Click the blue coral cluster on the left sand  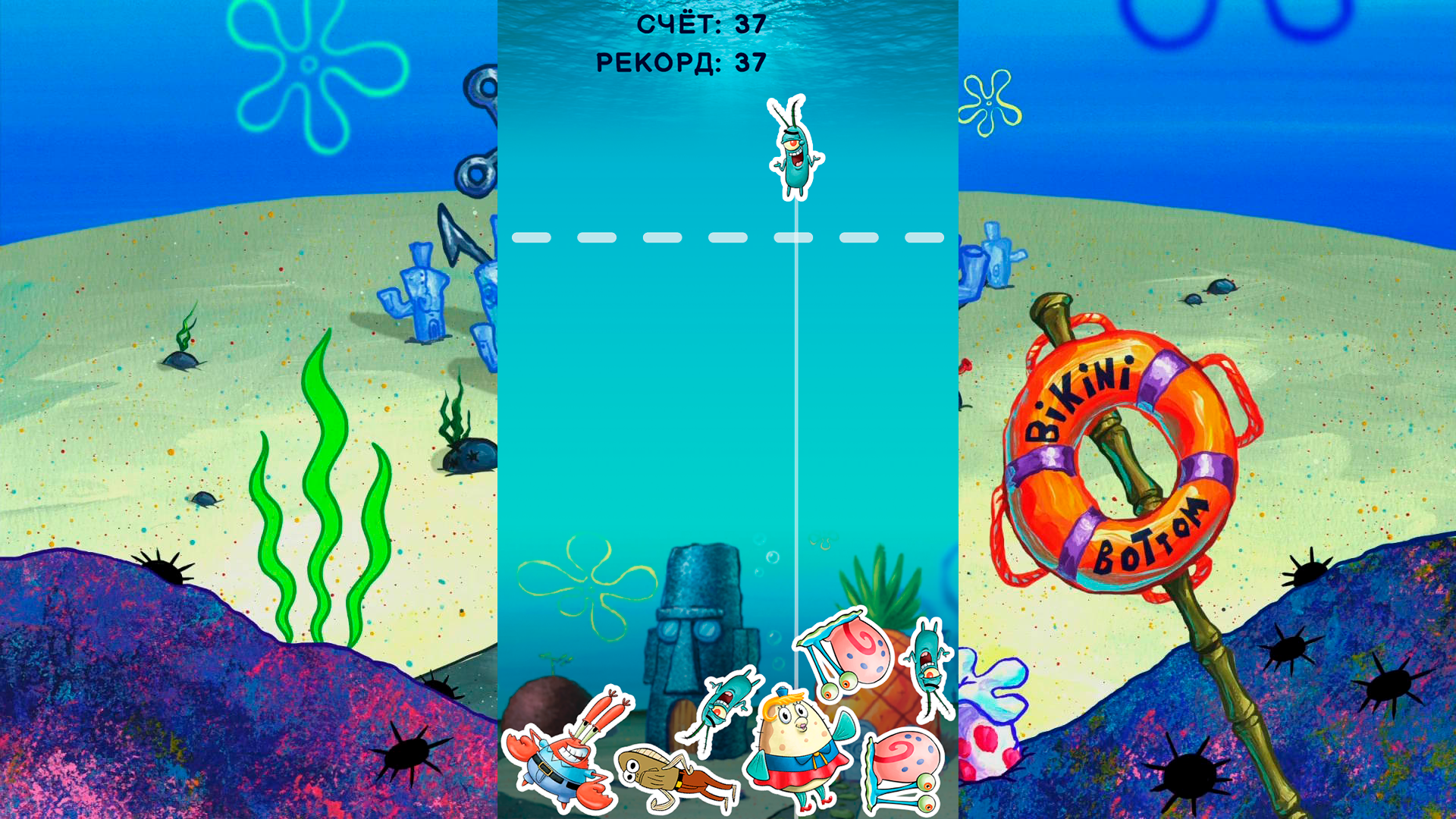click(425, 288)
